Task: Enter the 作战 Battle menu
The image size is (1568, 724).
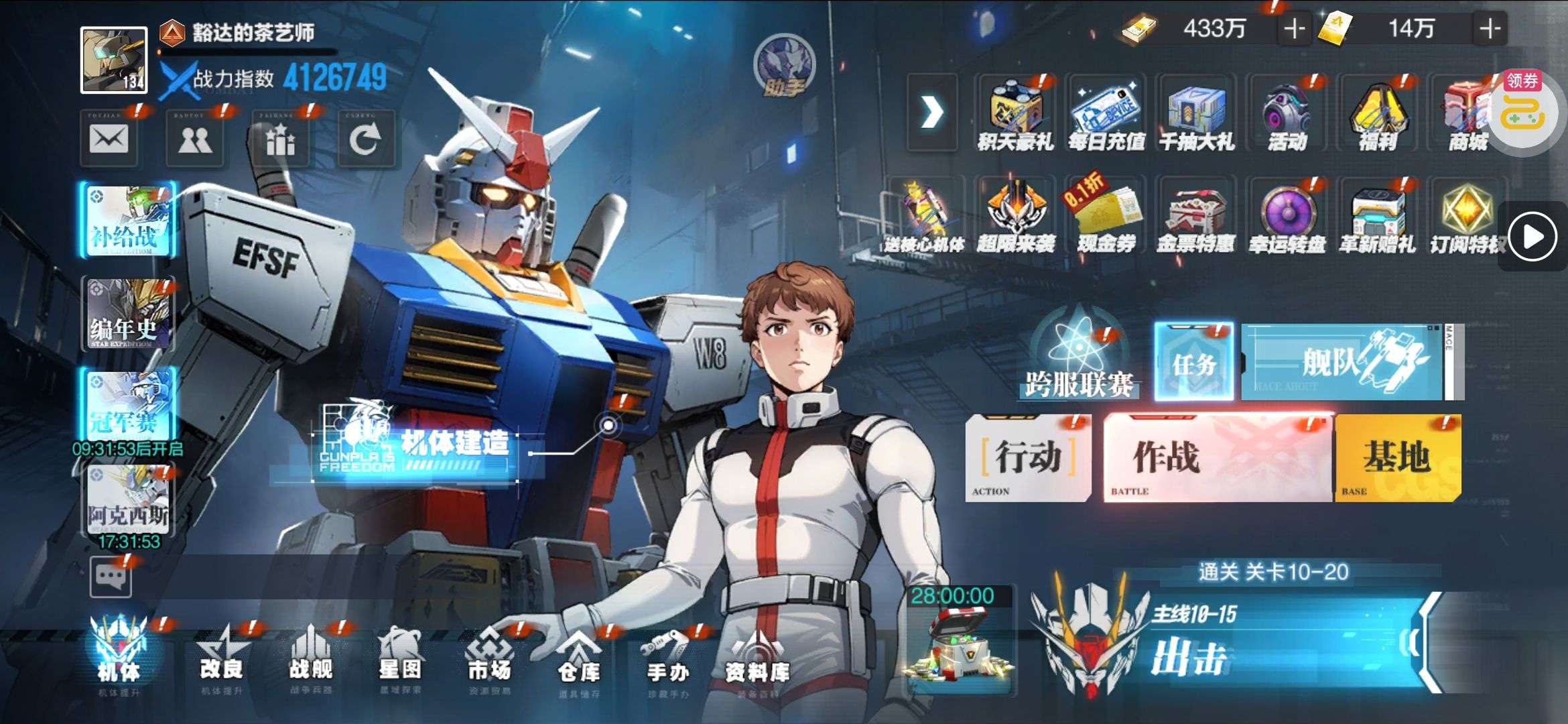Action: click(1217, 458)
